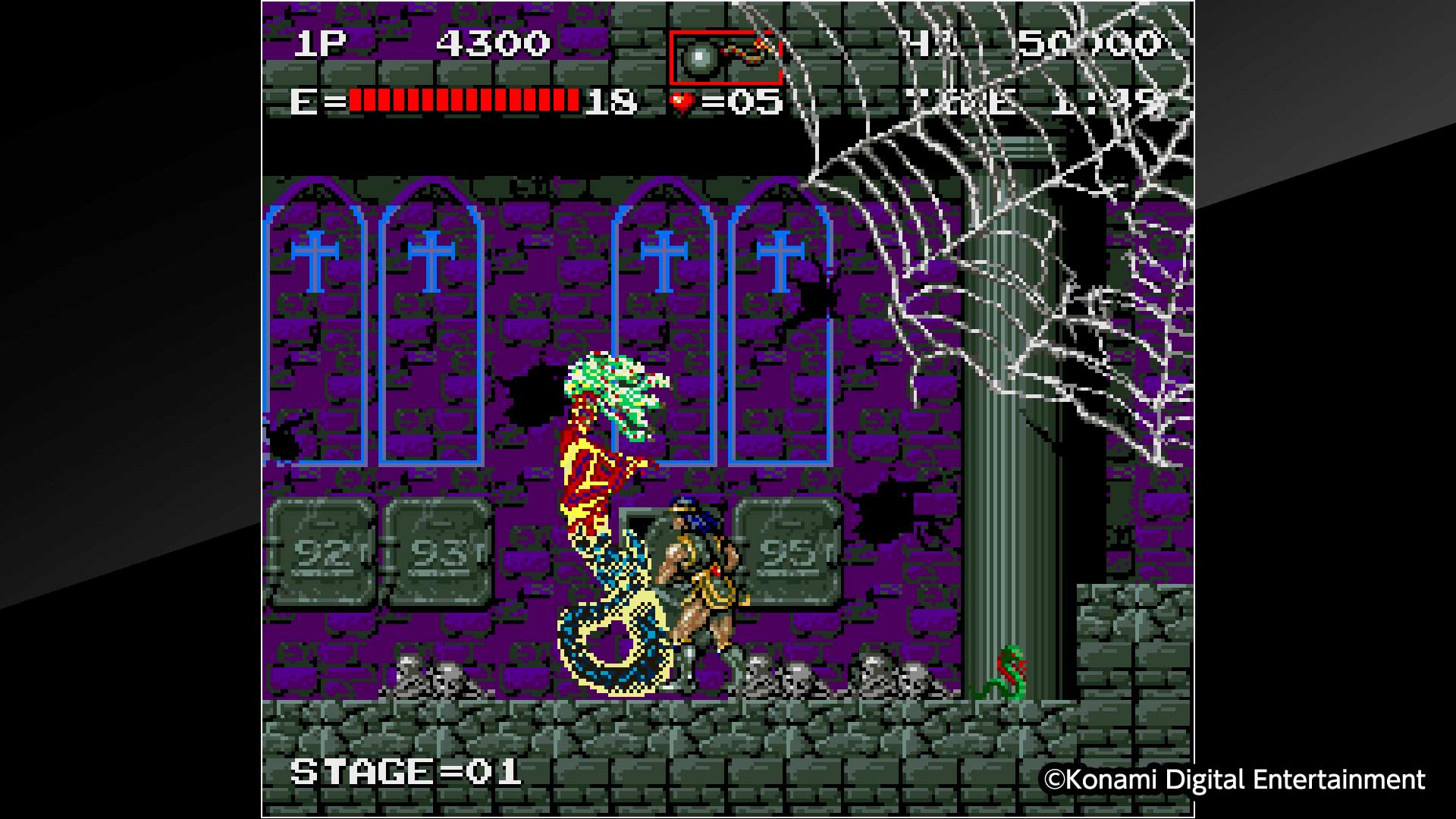The image size is (1456, 819).
Task: Click the rightmost energy bar segment
Action: point(573,101)
